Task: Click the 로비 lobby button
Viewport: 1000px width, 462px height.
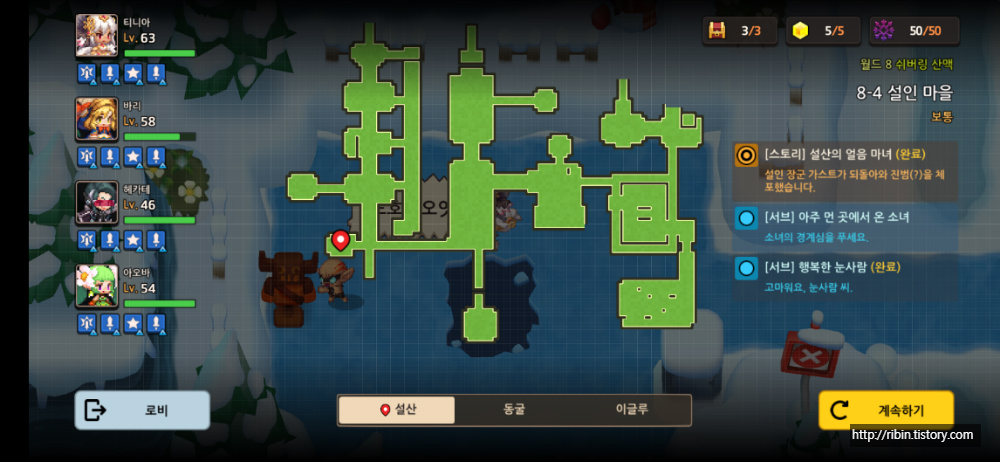Action: pyautogui.click(x=142, y=410)
